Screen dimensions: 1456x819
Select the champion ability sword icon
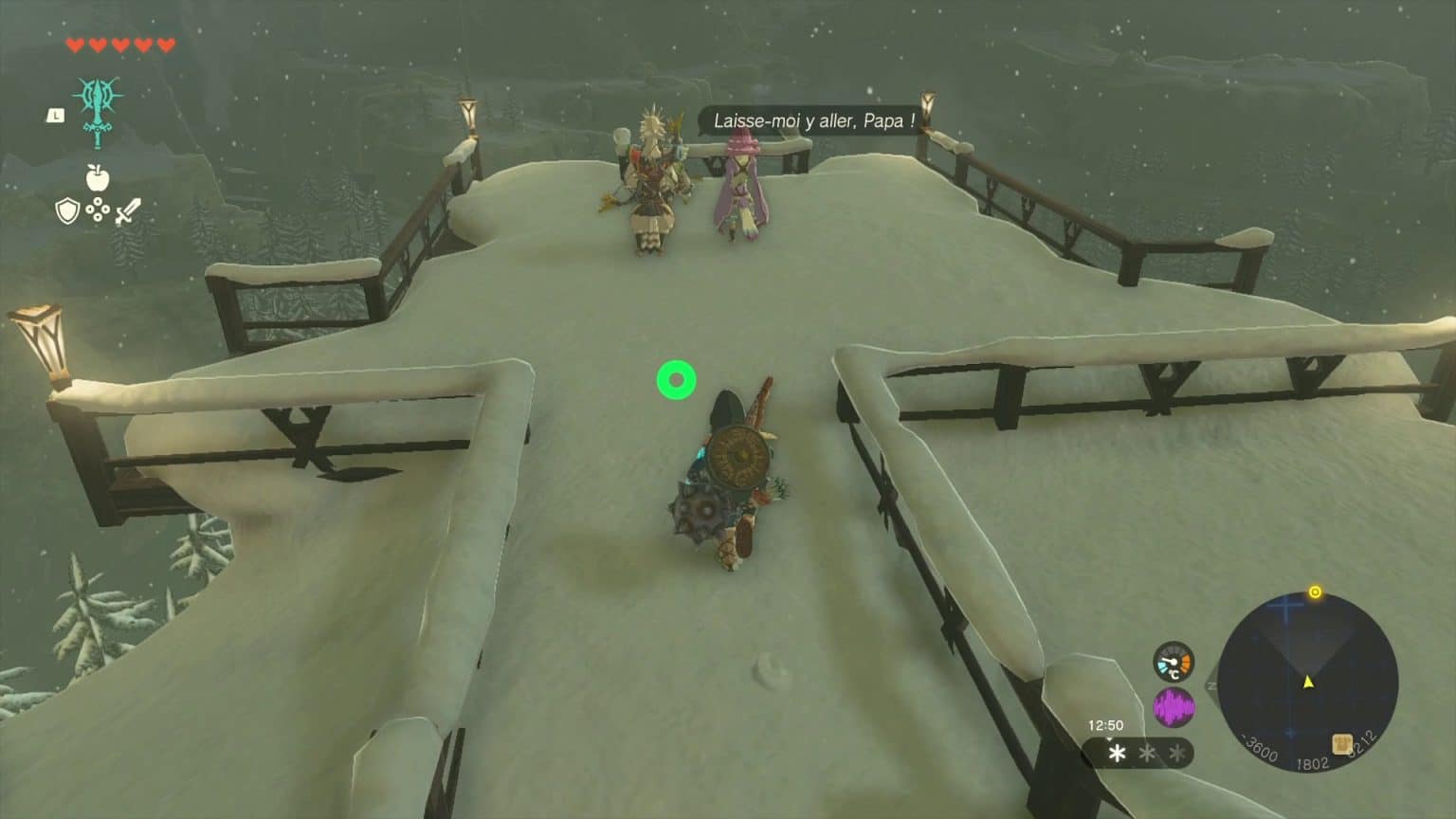click(98, 111)
